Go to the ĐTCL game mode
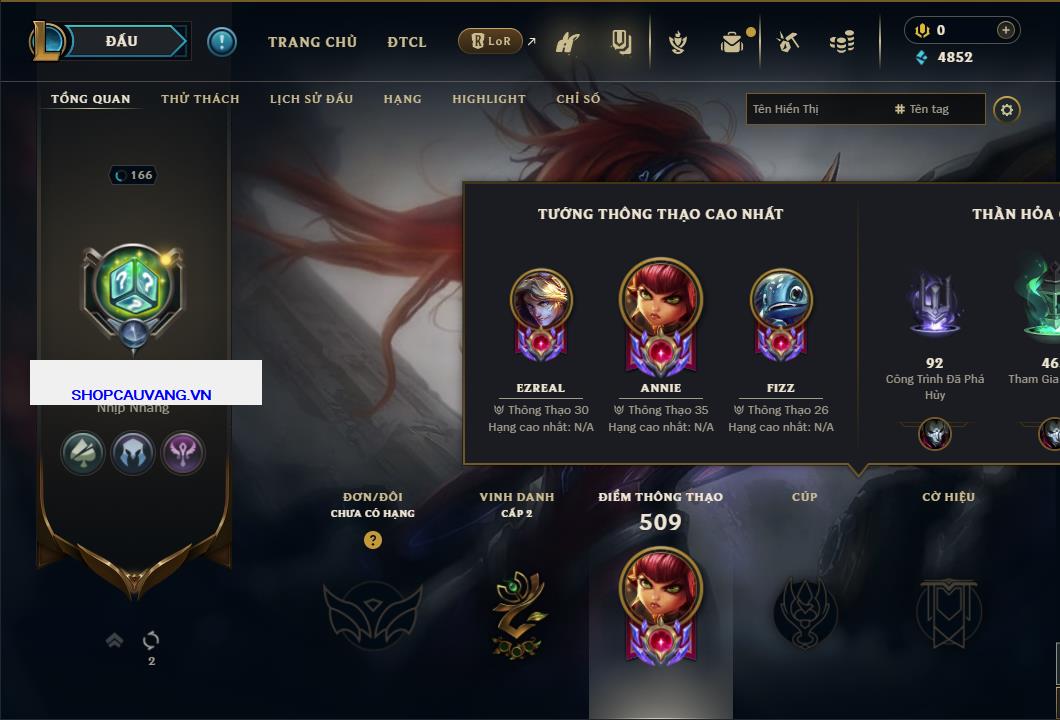This screenshot has height=720, width=1060. 407,42
